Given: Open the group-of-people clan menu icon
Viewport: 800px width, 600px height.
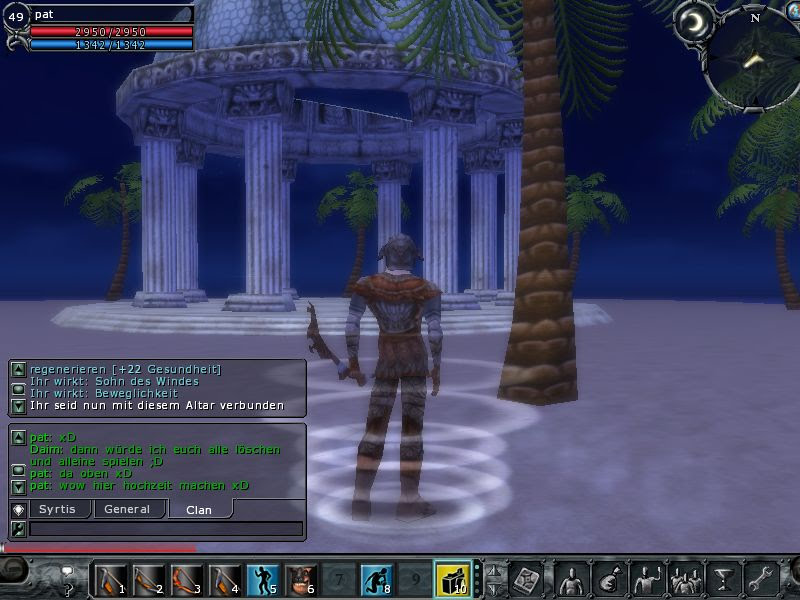Looking at the screenshot, I should (x=685, y=578).
